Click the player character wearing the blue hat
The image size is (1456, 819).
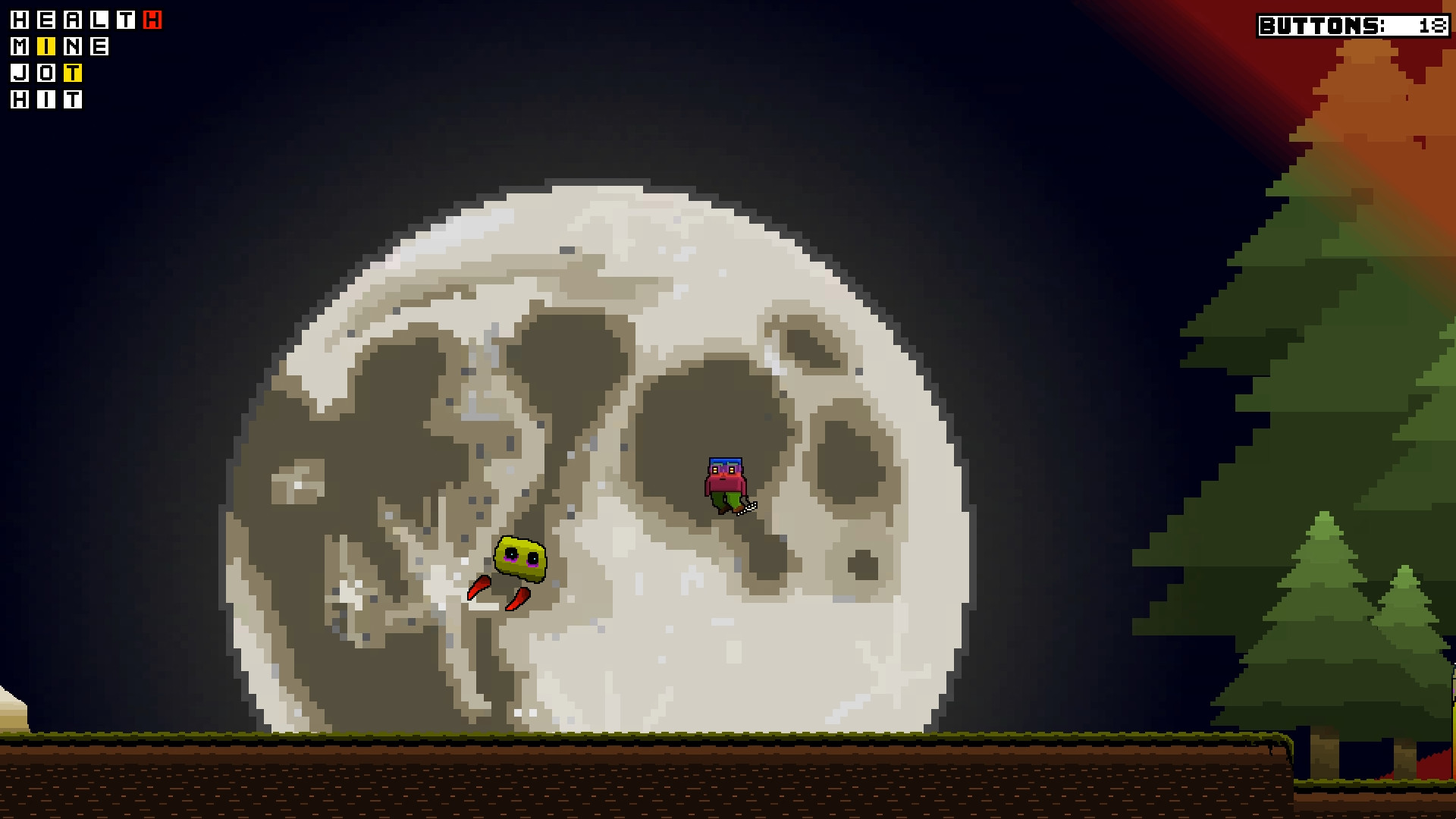coord(725,480)
